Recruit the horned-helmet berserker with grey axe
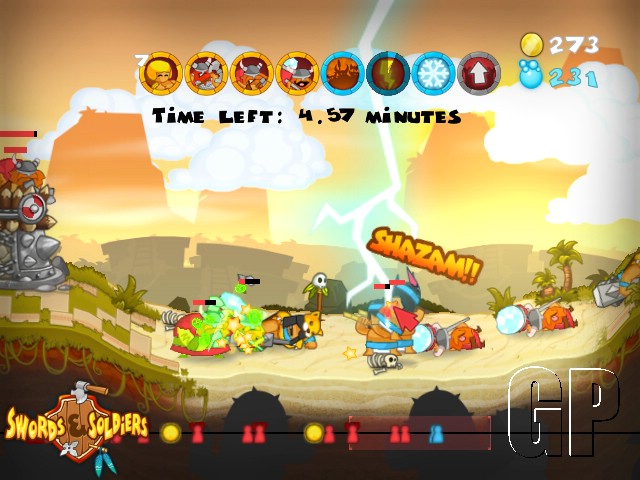 pos(206,73)
